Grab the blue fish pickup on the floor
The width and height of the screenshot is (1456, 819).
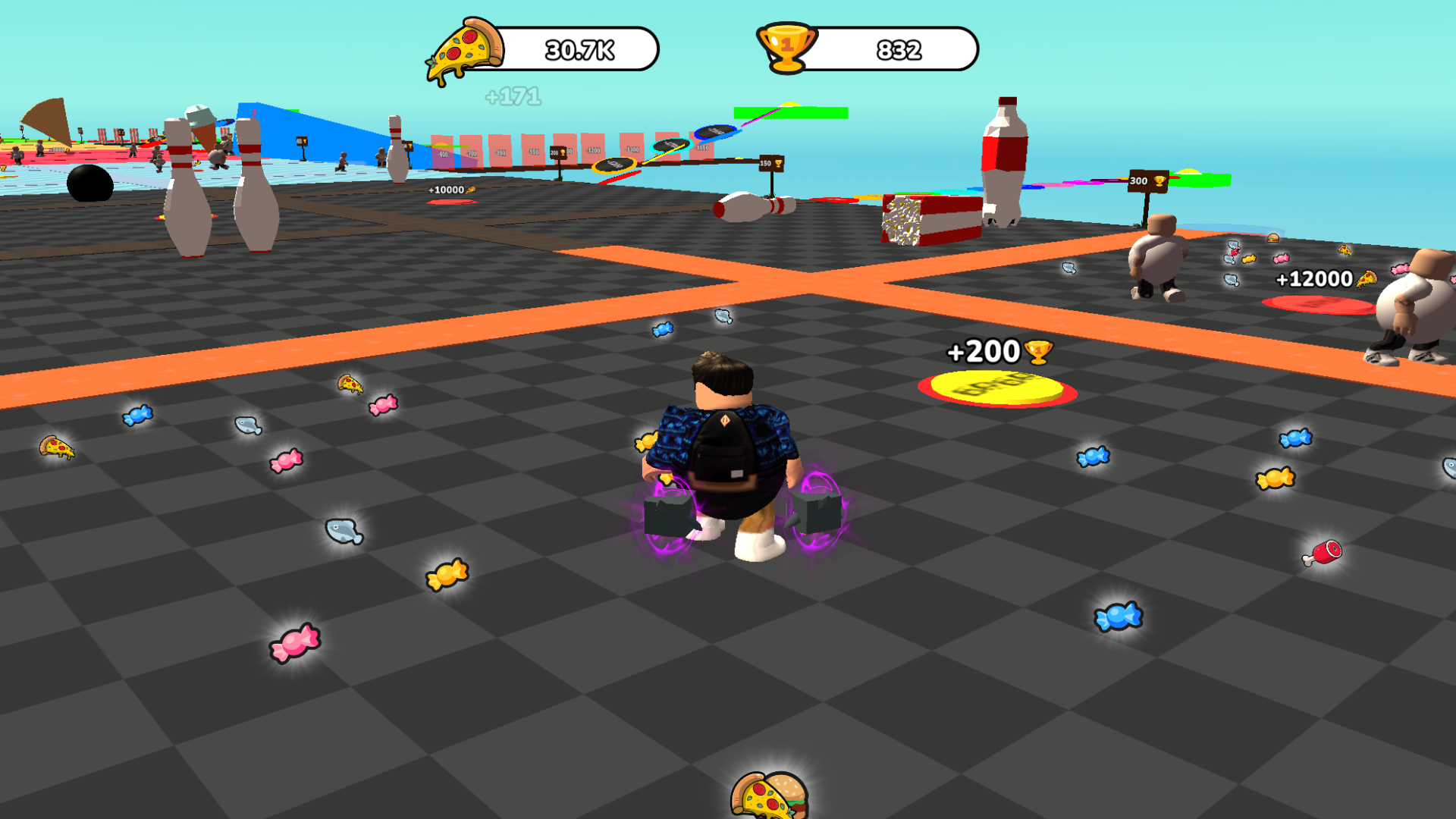[x=345, y=532]
